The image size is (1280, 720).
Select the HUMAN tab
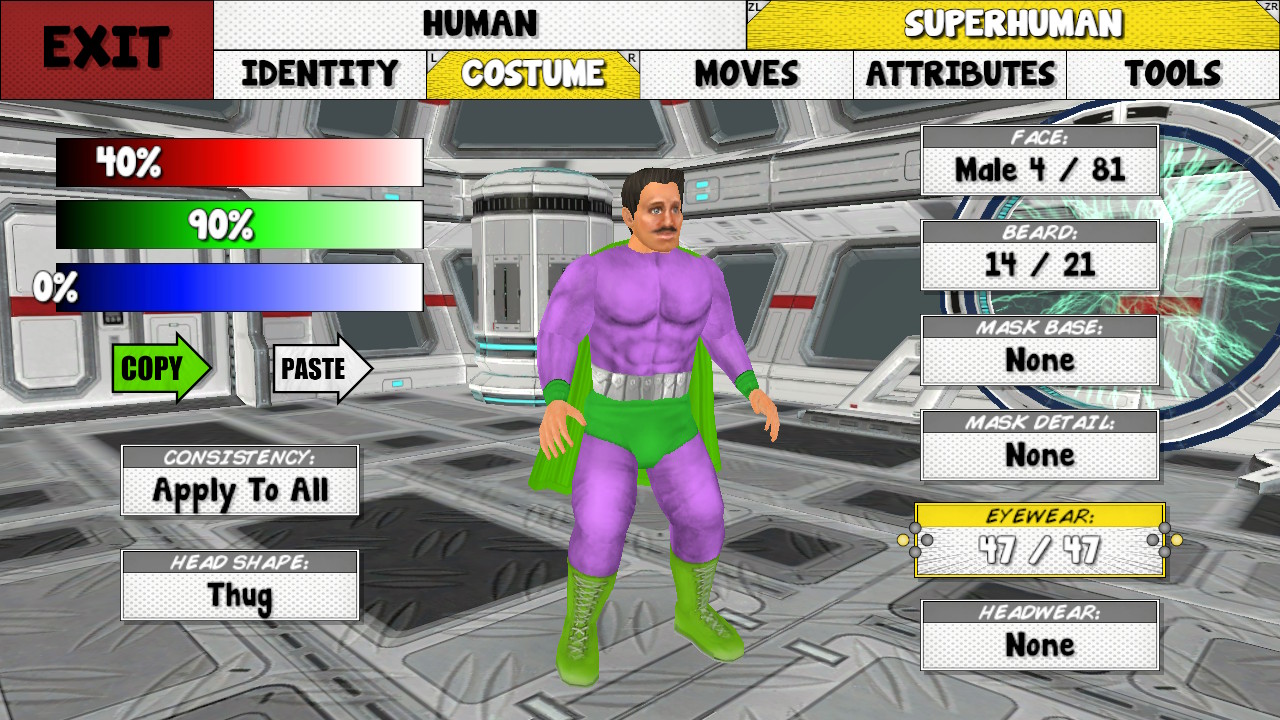[x=480, y=22]
